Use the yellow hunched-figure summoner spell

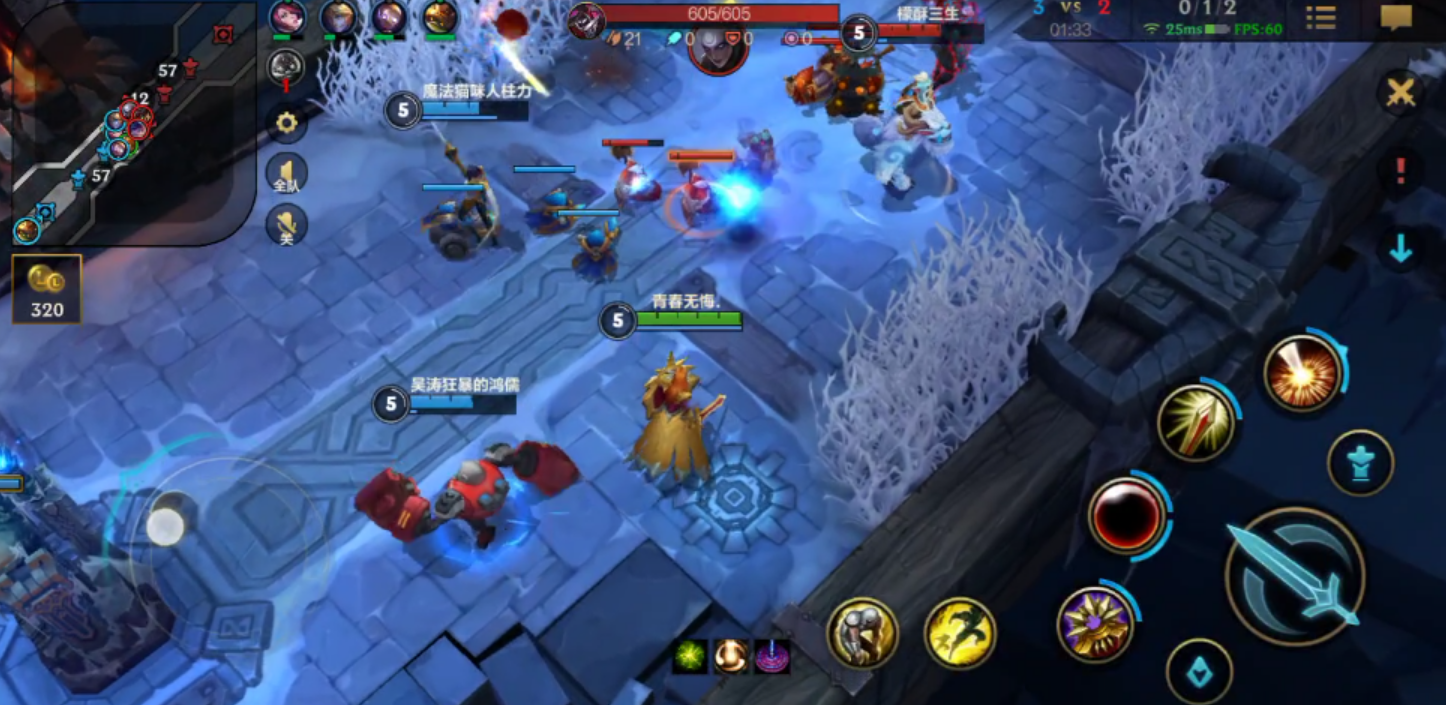[862, 632]
